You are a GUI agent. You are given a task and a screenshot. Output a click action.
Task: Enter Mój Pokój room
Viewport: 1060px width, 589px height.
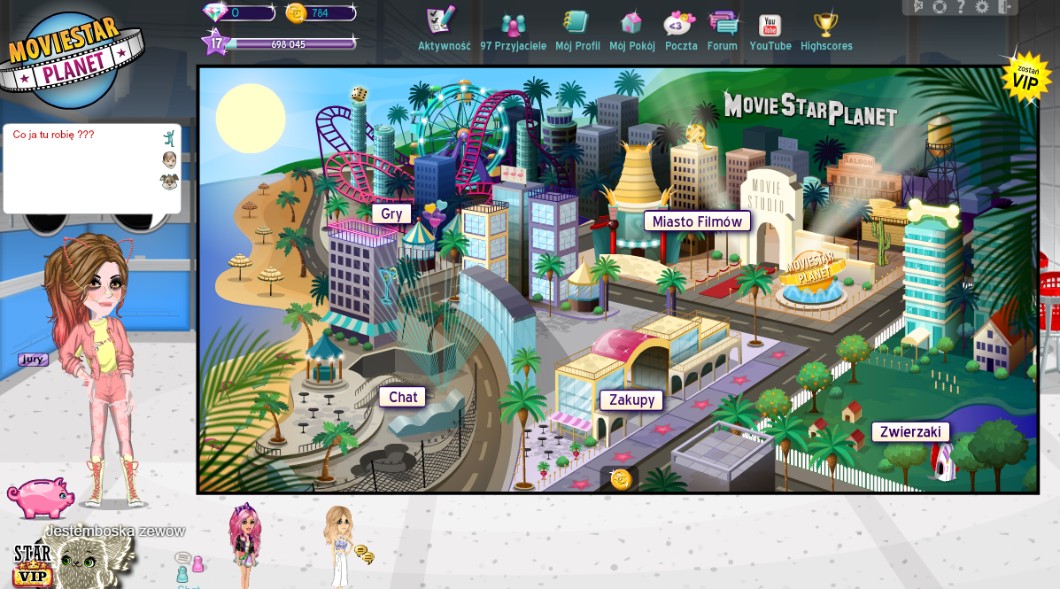click(x=631, y=29)
